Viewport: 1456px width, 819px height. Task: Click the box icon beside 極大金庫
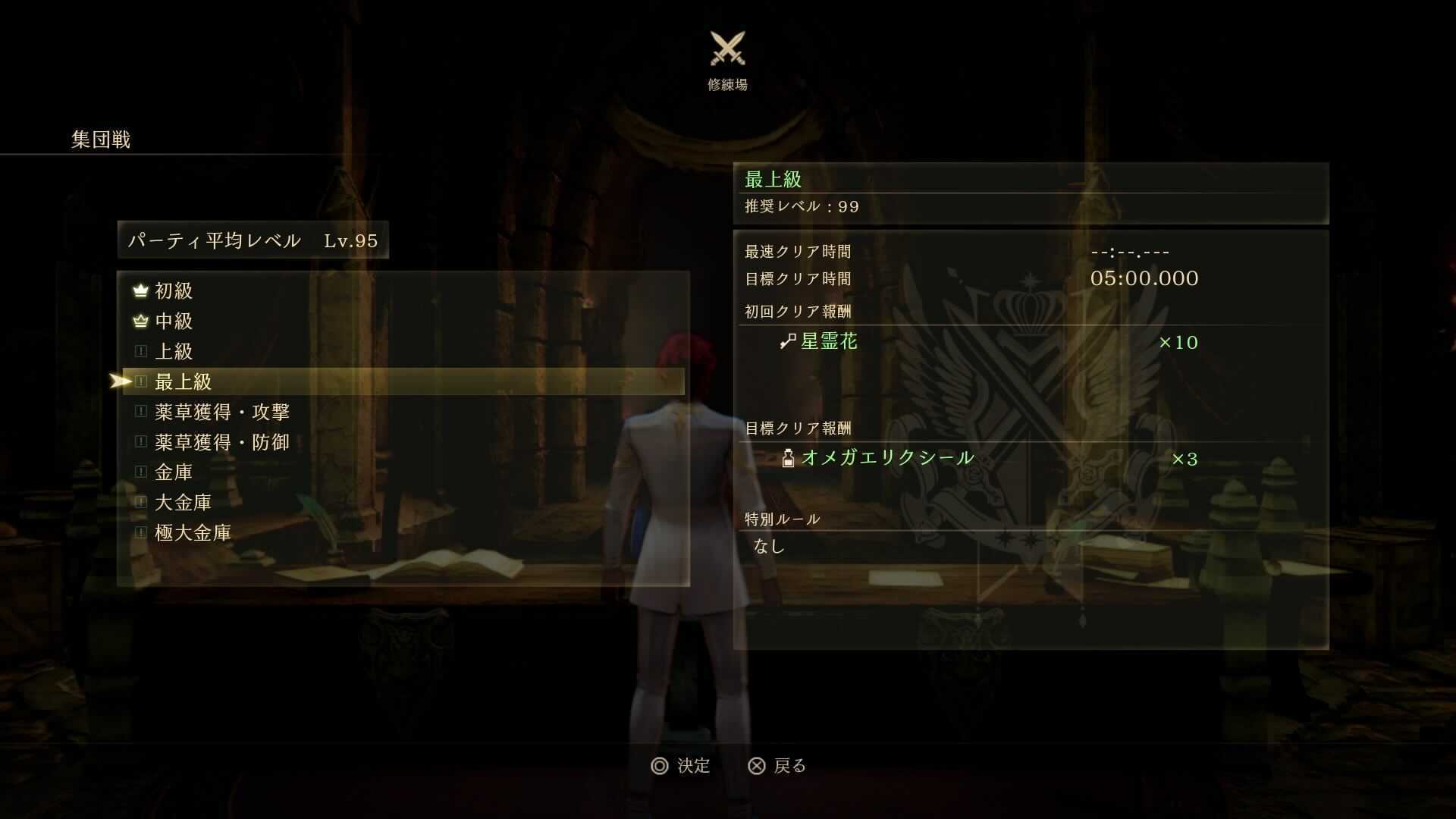click(140, 532)
